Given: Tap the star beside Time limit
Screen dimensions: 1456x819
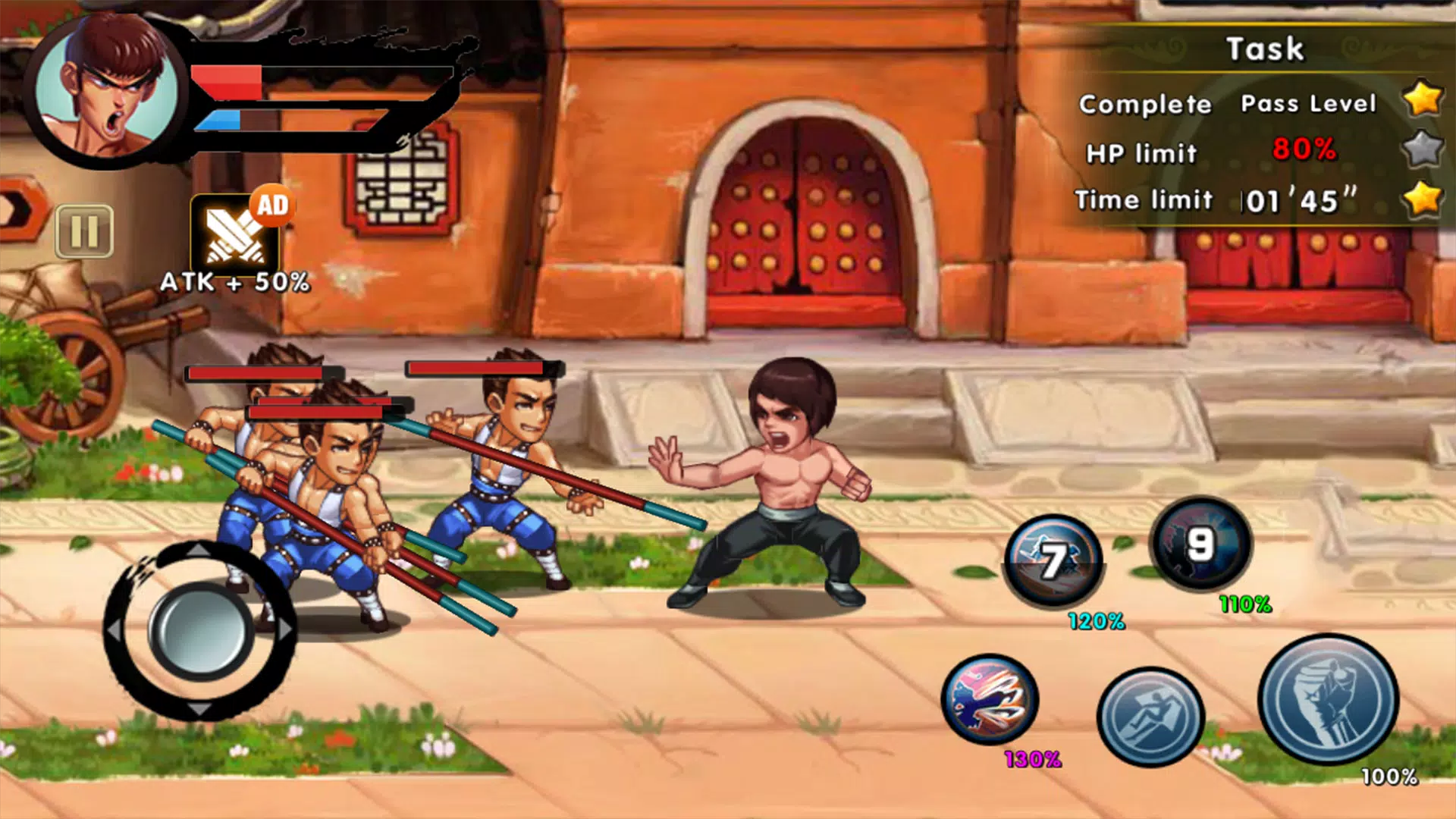Looking at the screenshot, I should tap(1424, 199).
